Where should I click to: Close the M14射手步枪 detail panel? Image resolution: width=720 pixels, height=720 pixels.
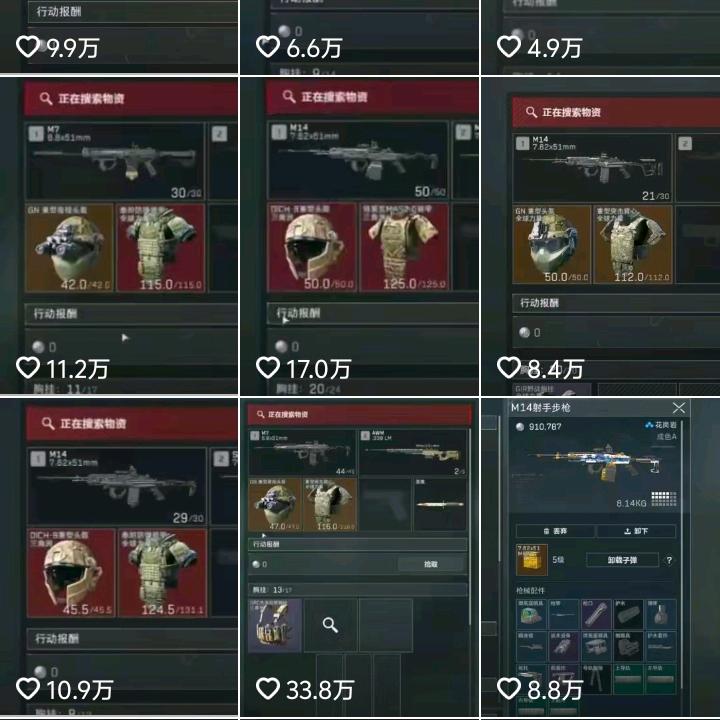tap(679, 408)
